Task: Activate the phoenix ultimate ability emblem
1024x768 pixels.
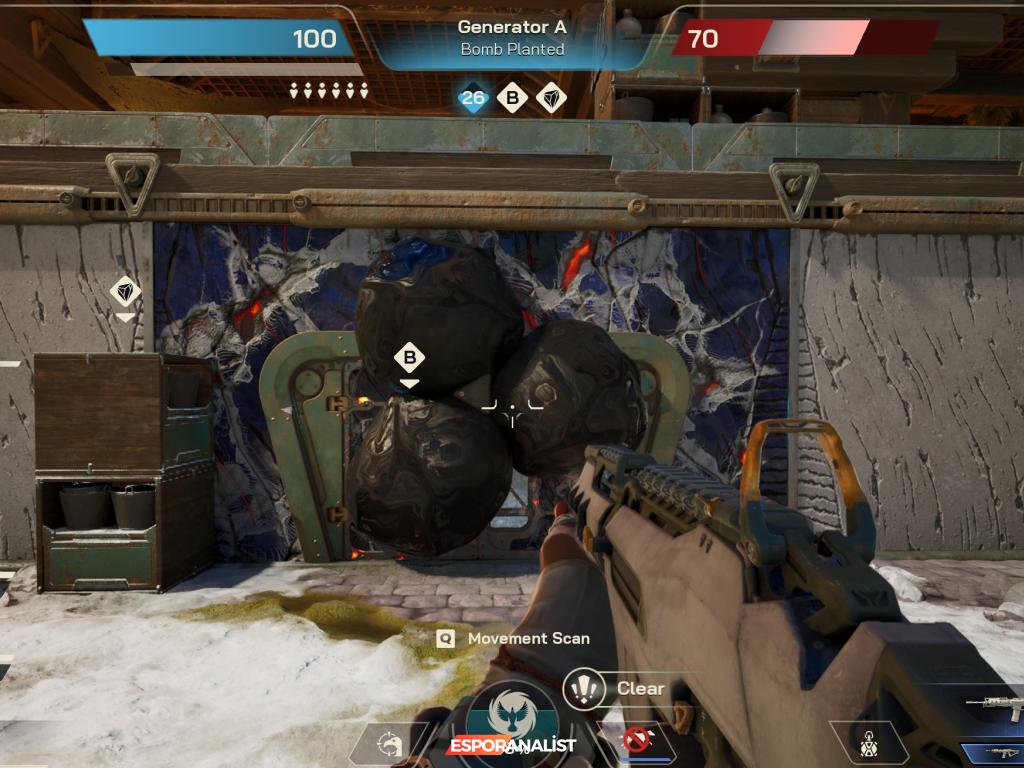Action: [x=514, y=718]
